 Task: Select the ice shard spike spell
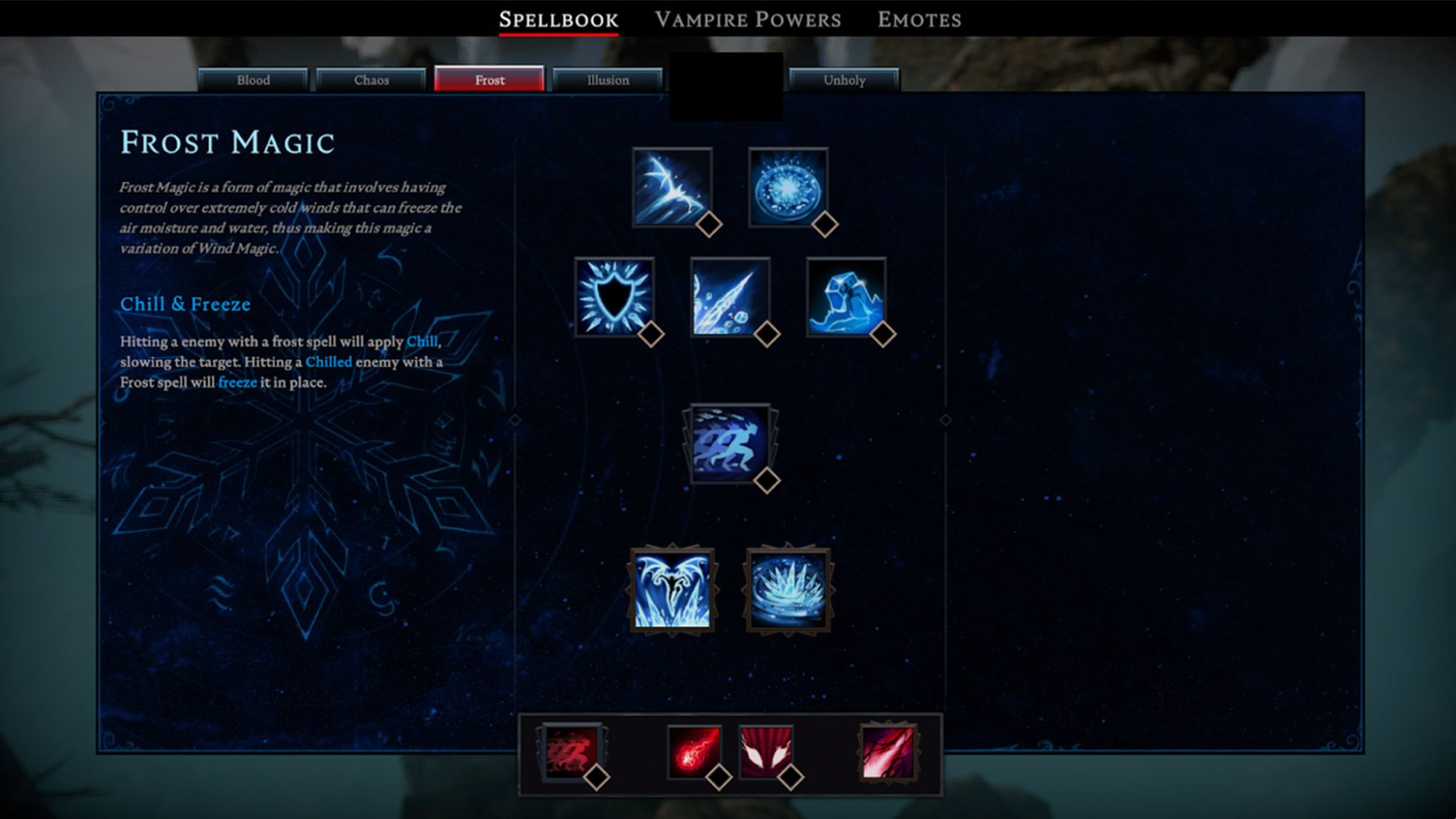point(729,296)
